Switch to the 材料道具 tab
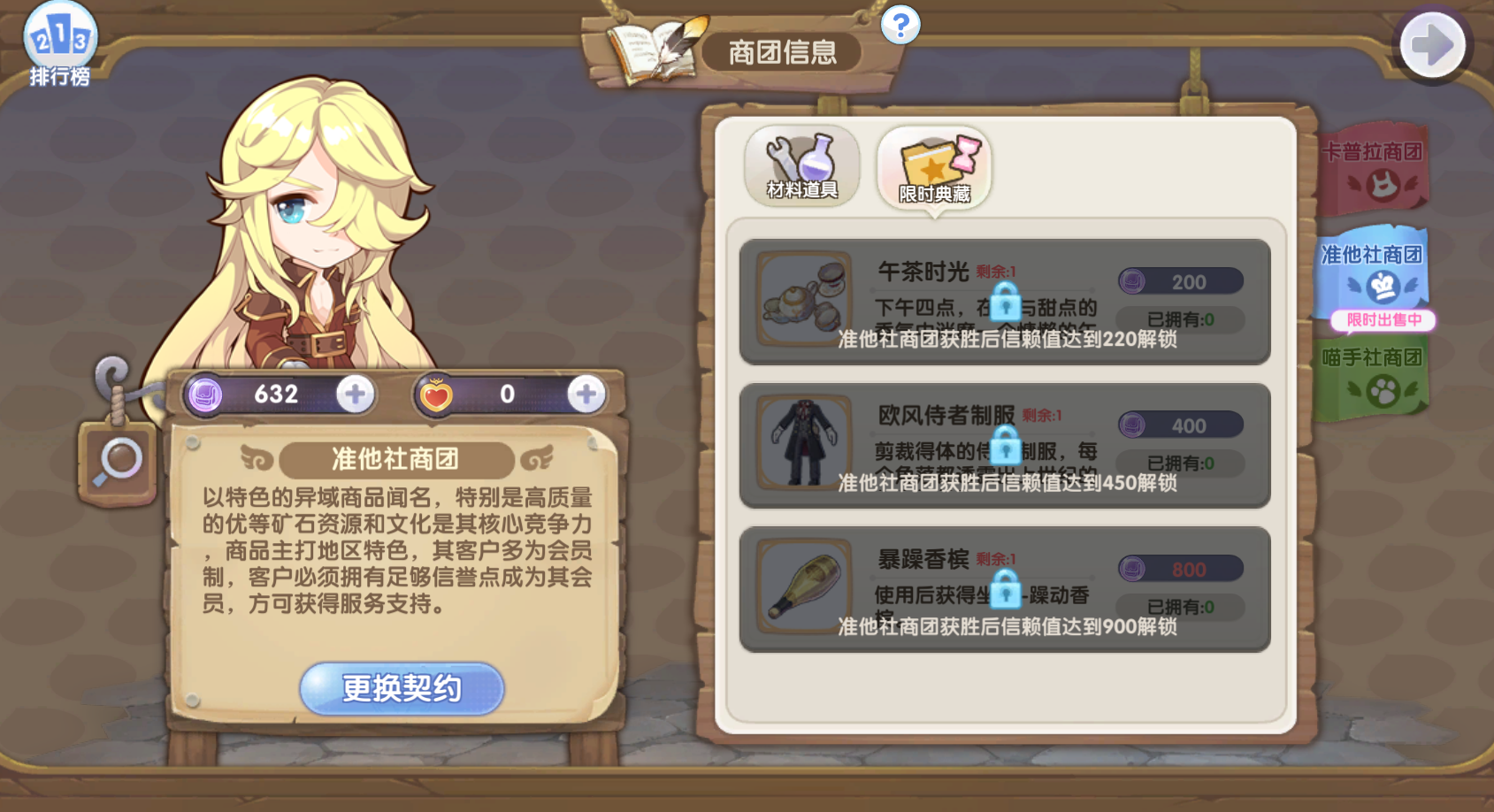The height and width of the screenshot is (812, 1494). (x=801, y=168)
